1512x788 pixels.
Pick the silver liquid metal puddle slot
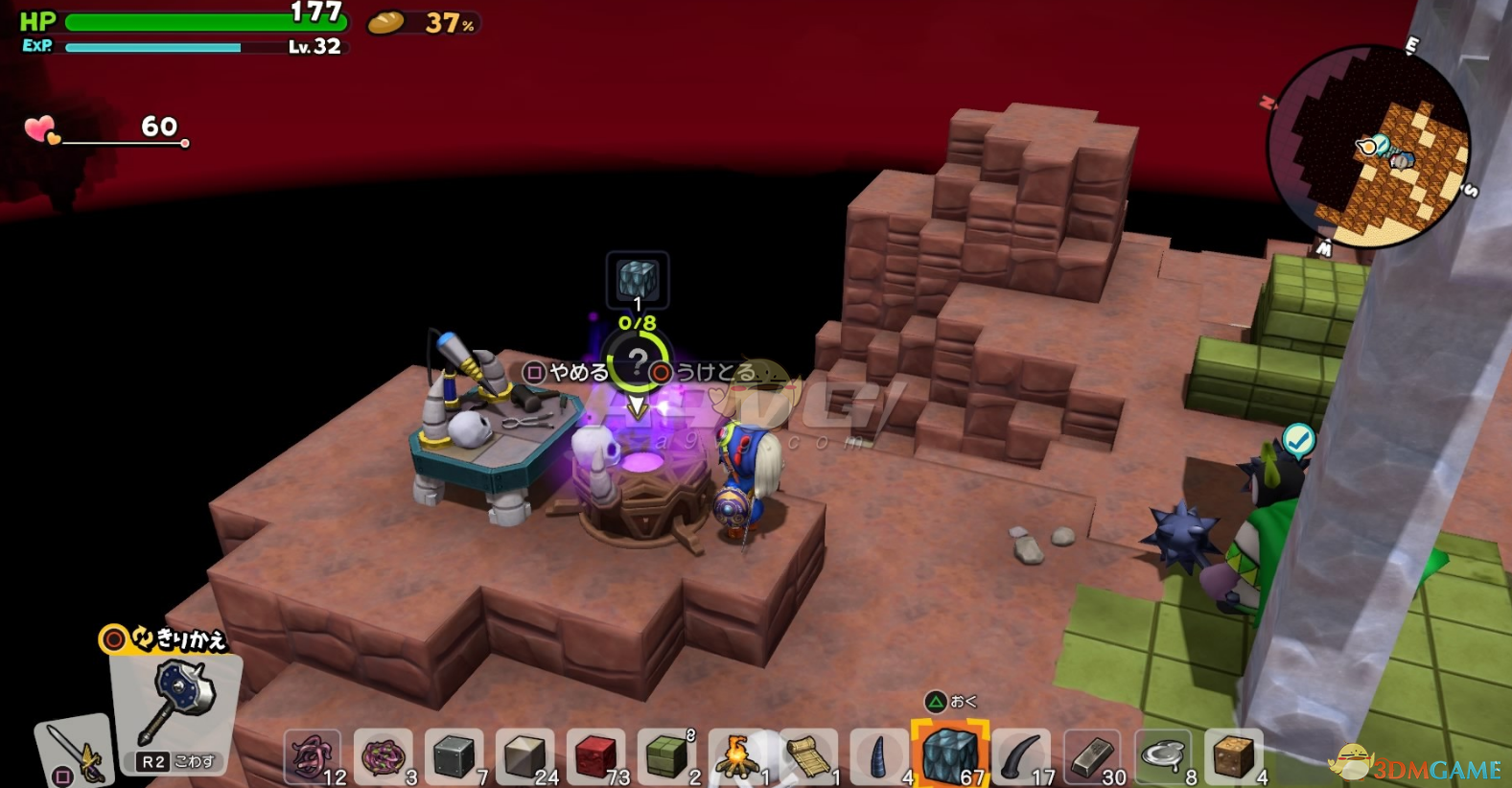[1163, 757]
